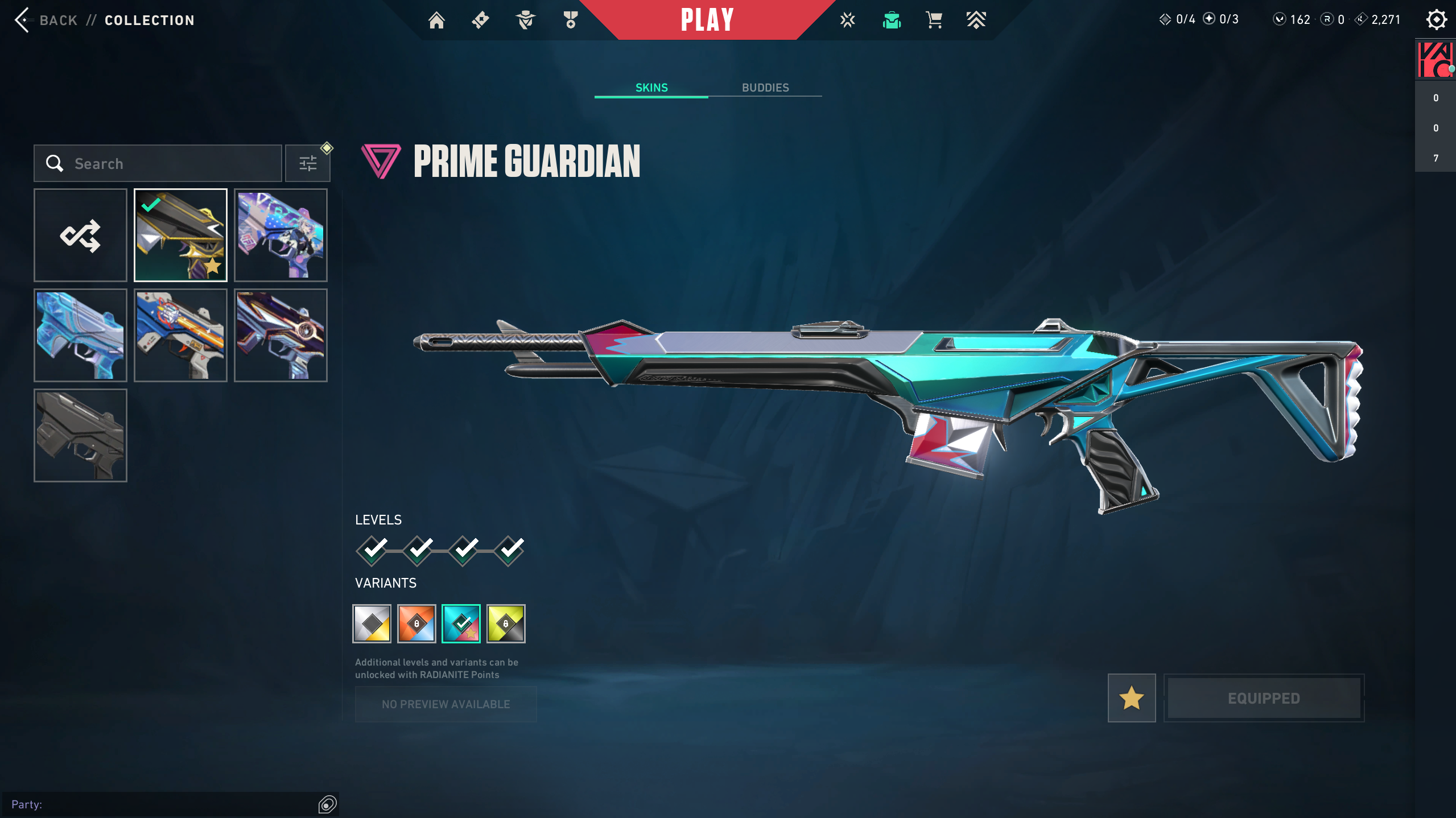Select the Skins tab

[651, 88]
